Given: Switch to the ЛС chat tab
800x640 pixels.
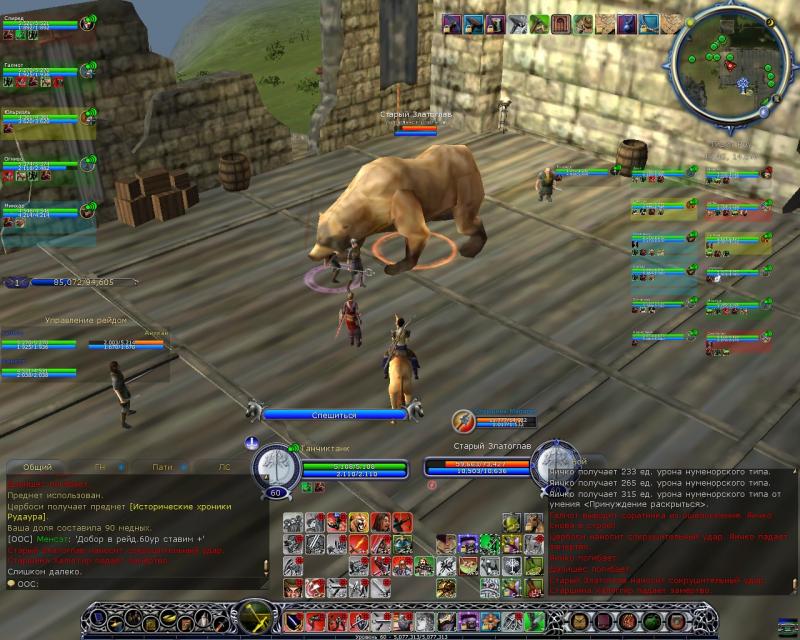Looking at the screenshot, I should pyautogui.click(x=224, y=466).
